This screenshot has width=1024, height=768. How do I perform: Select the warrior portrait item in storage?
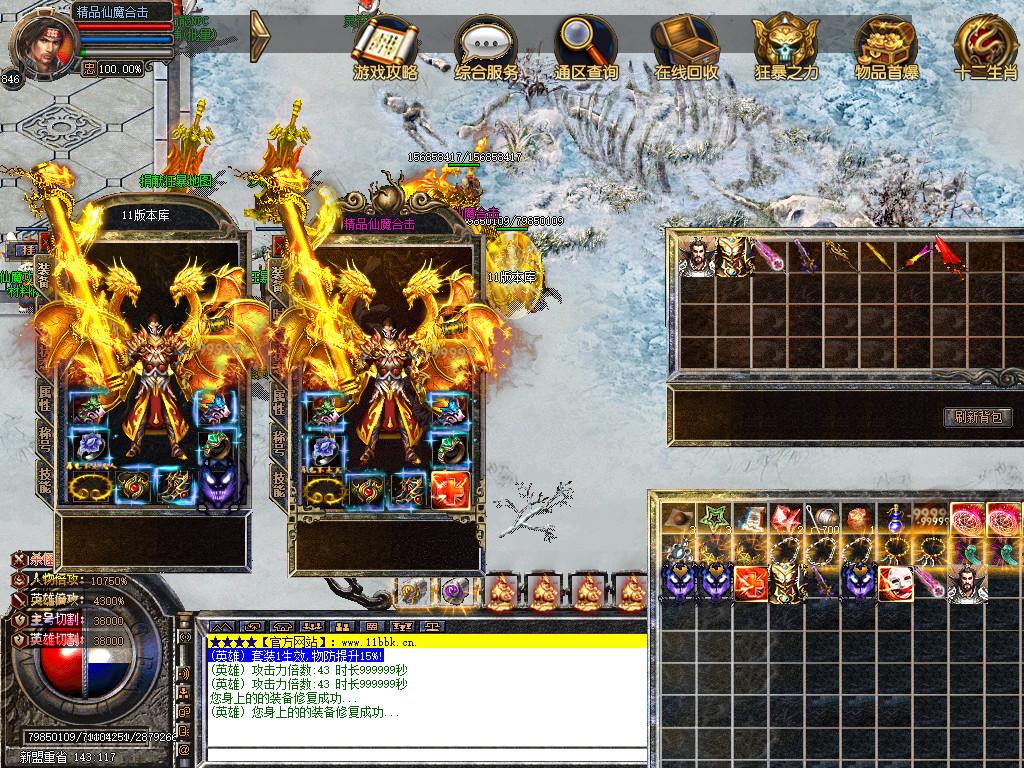698,256
